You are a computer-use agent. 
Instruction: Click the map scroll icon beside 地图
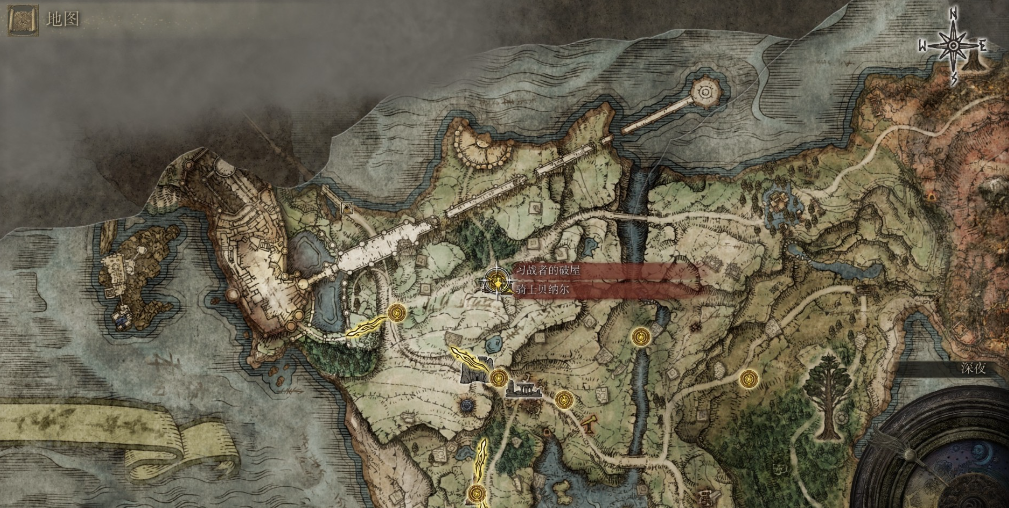coord(23,19)
